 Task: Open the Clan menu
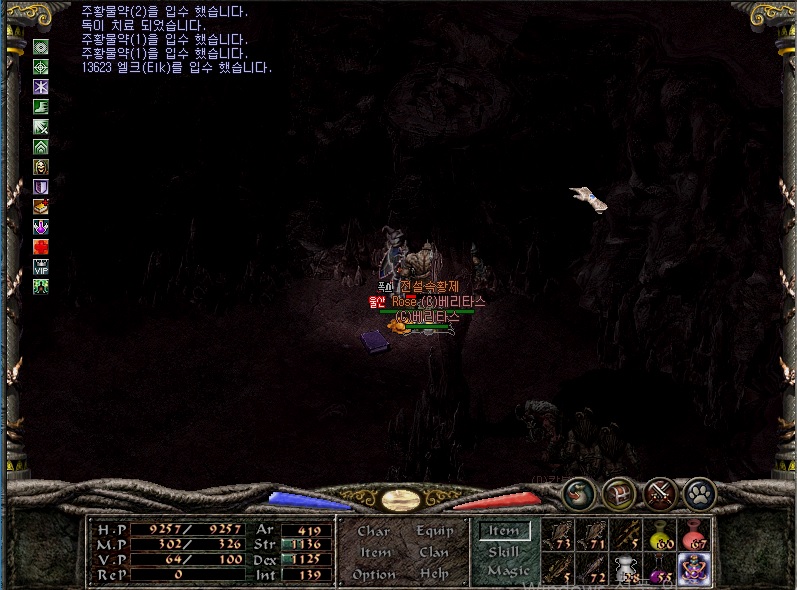tap(434, 552)
